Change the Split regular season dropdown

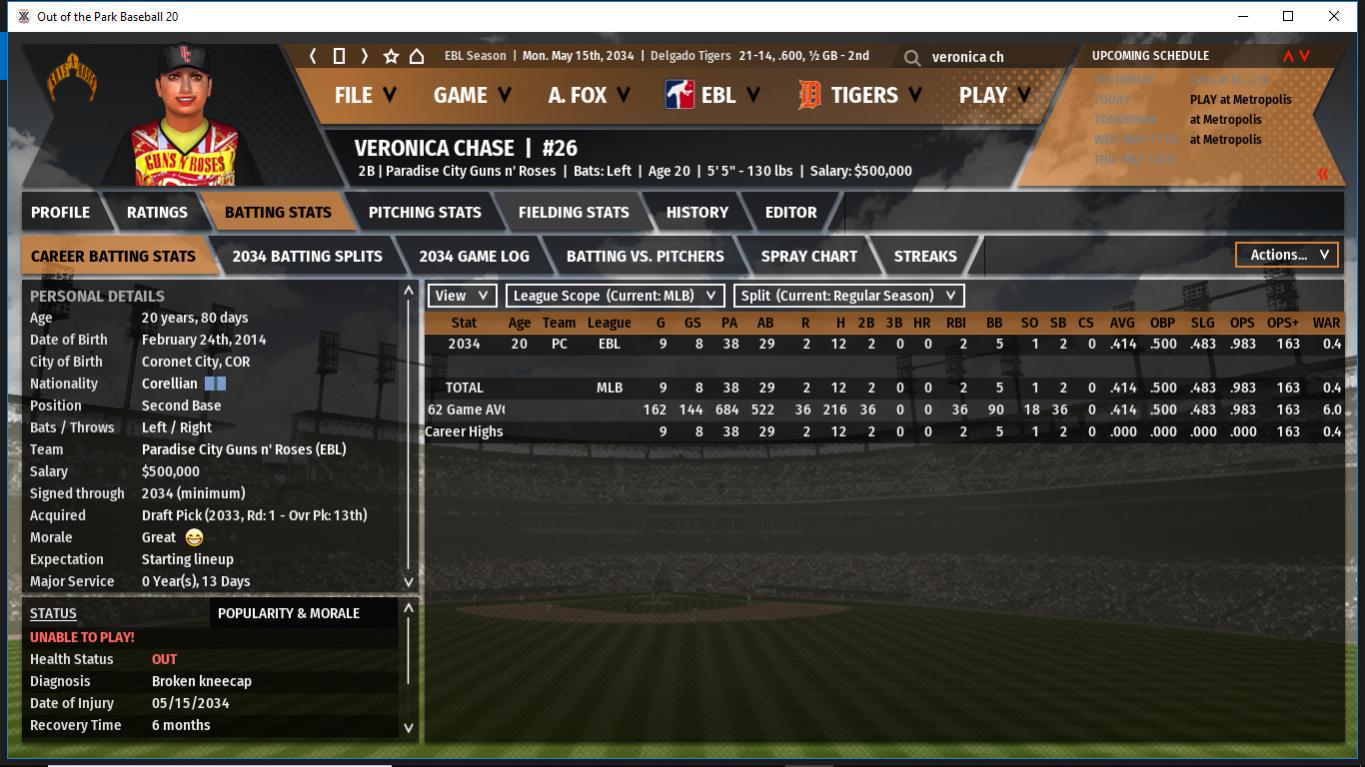849,296
